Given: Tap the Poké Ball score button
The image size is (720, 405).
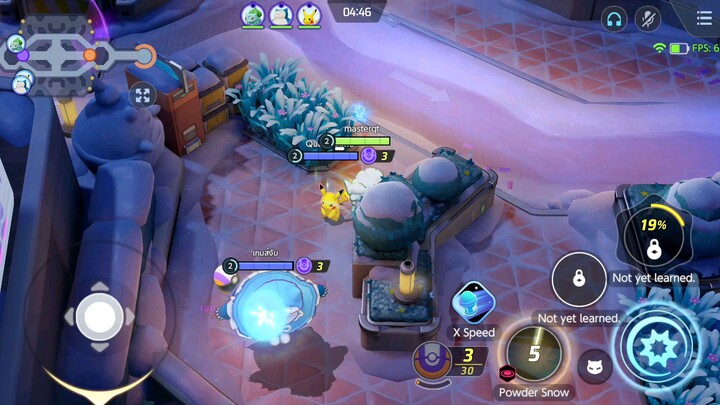Looking at the screenshot, I should [430, 361].
